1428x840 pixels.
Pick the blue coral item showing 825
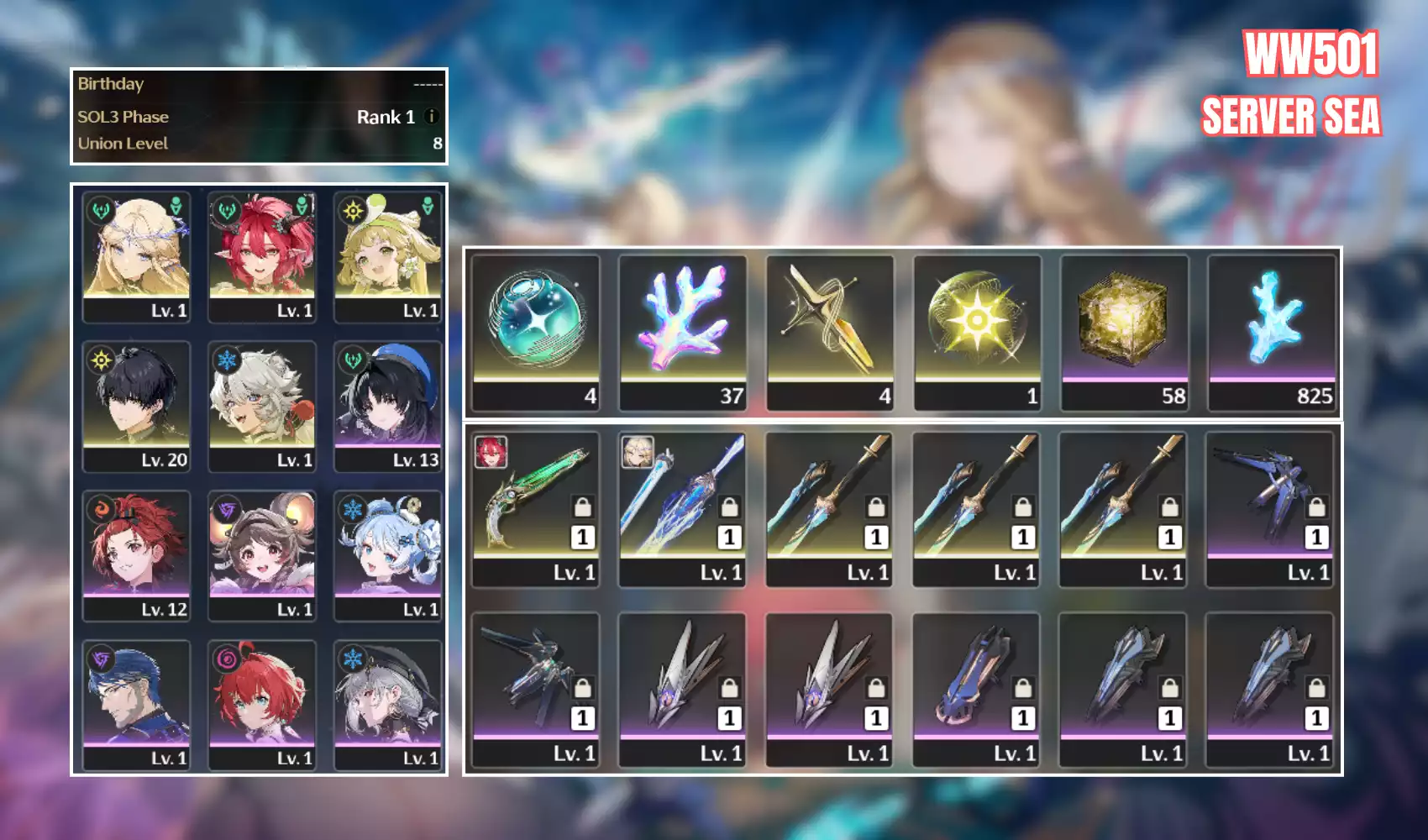pos(1272,332)
